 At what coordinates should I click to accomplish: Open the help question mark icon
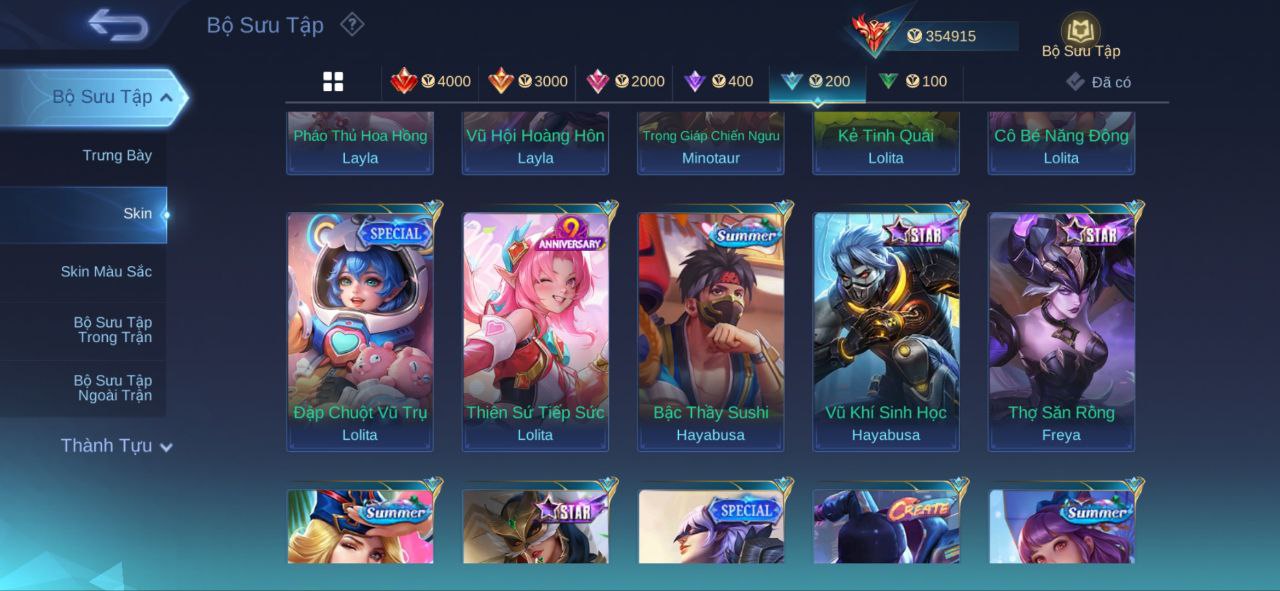point(352,24)
